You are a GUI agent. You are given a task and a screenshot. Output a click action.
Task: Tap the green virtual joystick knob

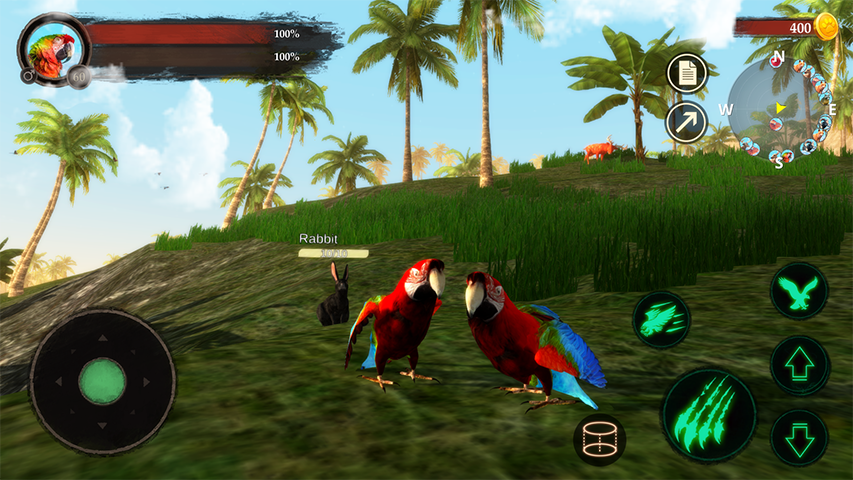[102, 381]
